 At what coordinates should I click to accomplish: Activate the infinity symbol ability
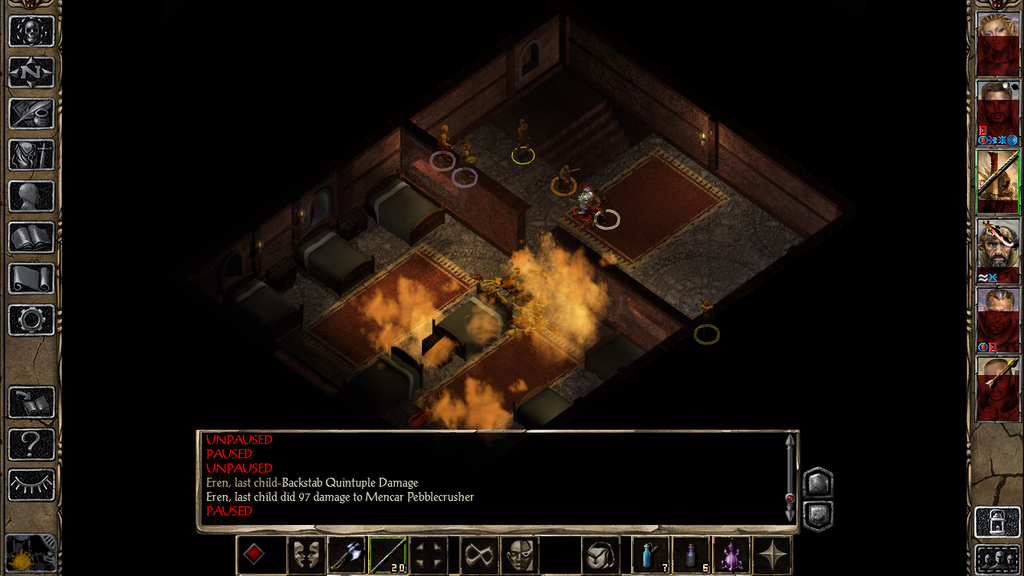(478, 555)
